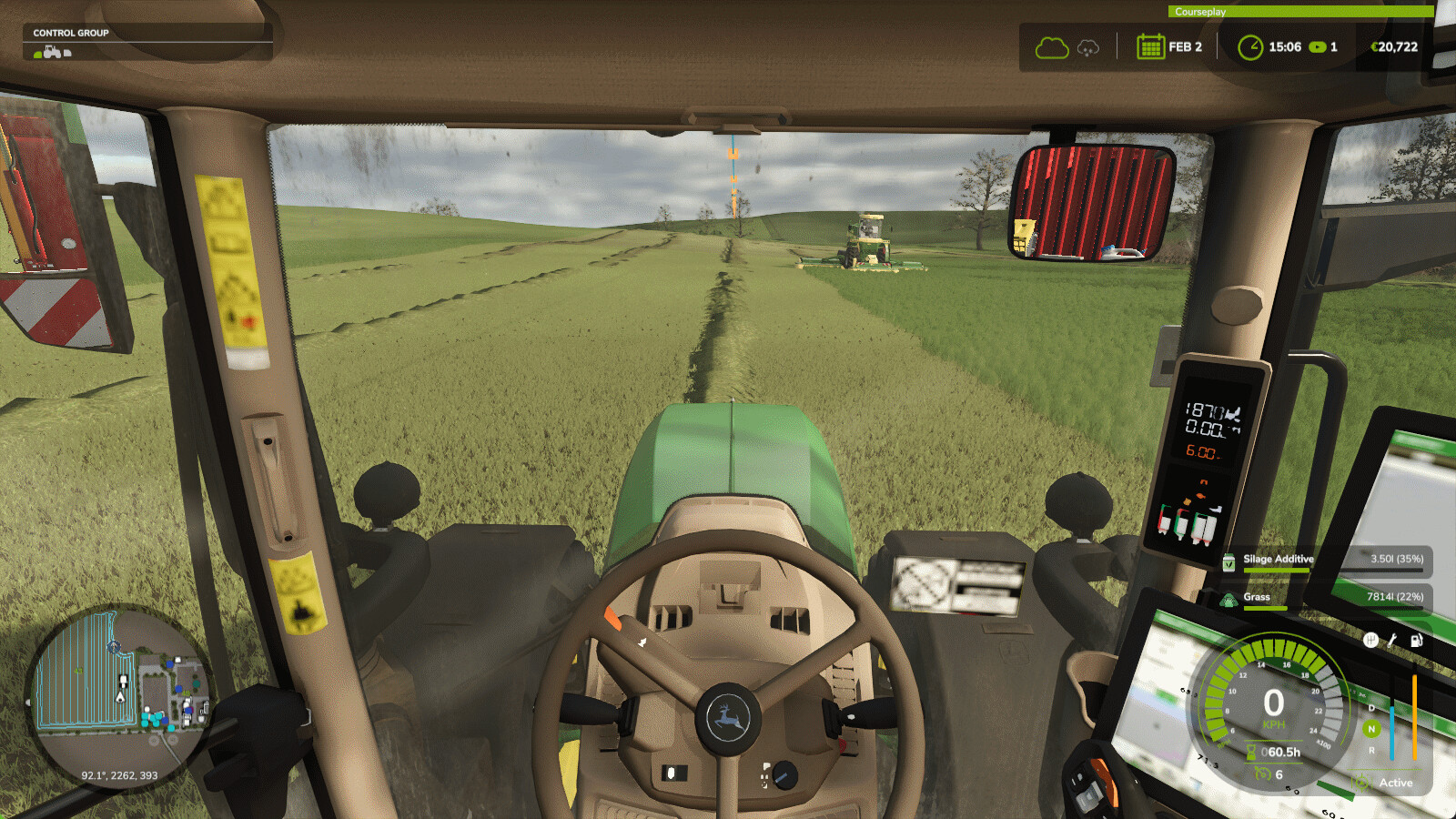Click the Courseplay label

pos(1201,12)
